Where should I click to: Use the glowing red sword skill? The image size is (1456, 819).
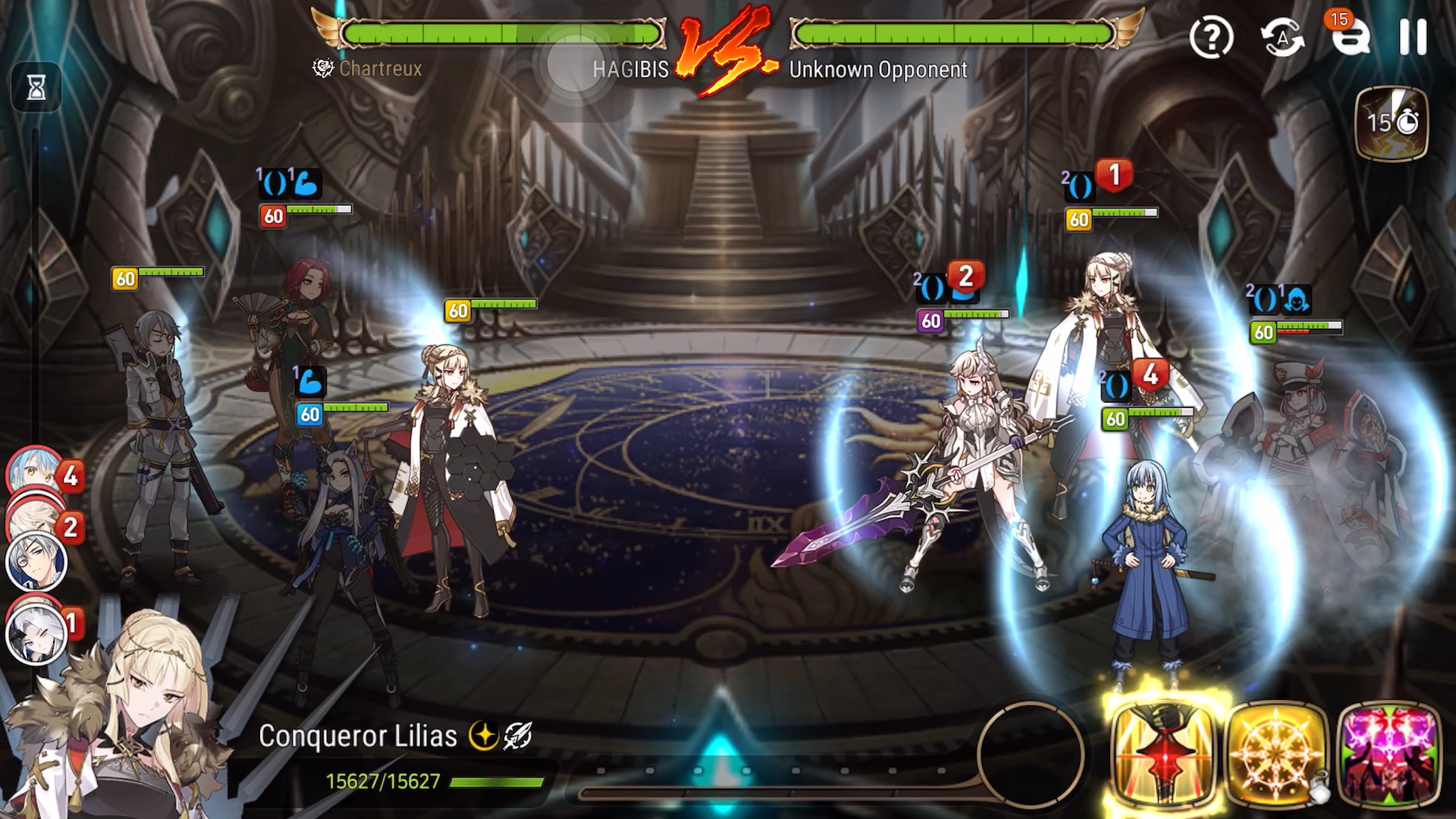(x=1164, y=753)
